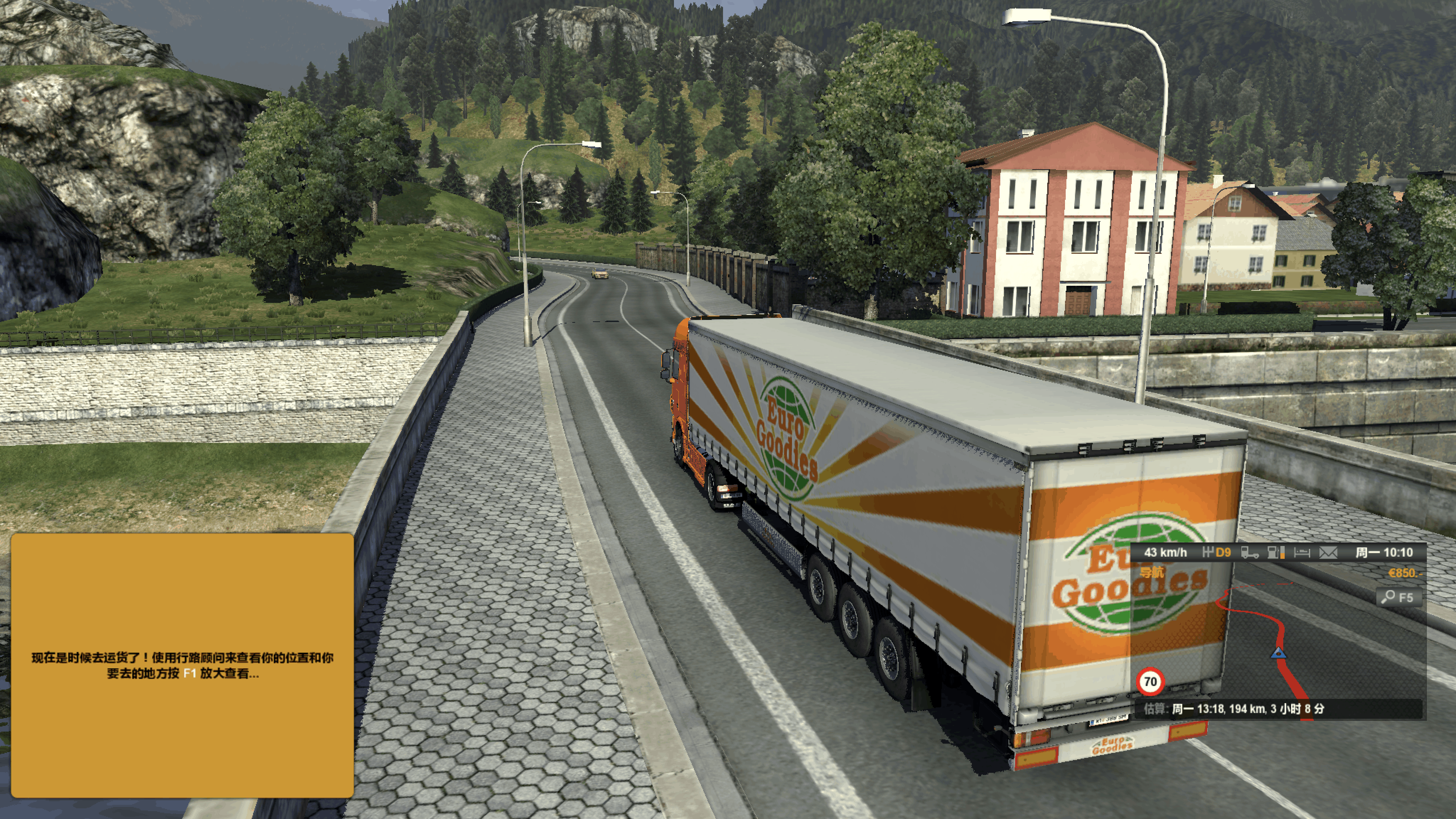Click the orange tutorial hint panel

click(x=182, y=665)
